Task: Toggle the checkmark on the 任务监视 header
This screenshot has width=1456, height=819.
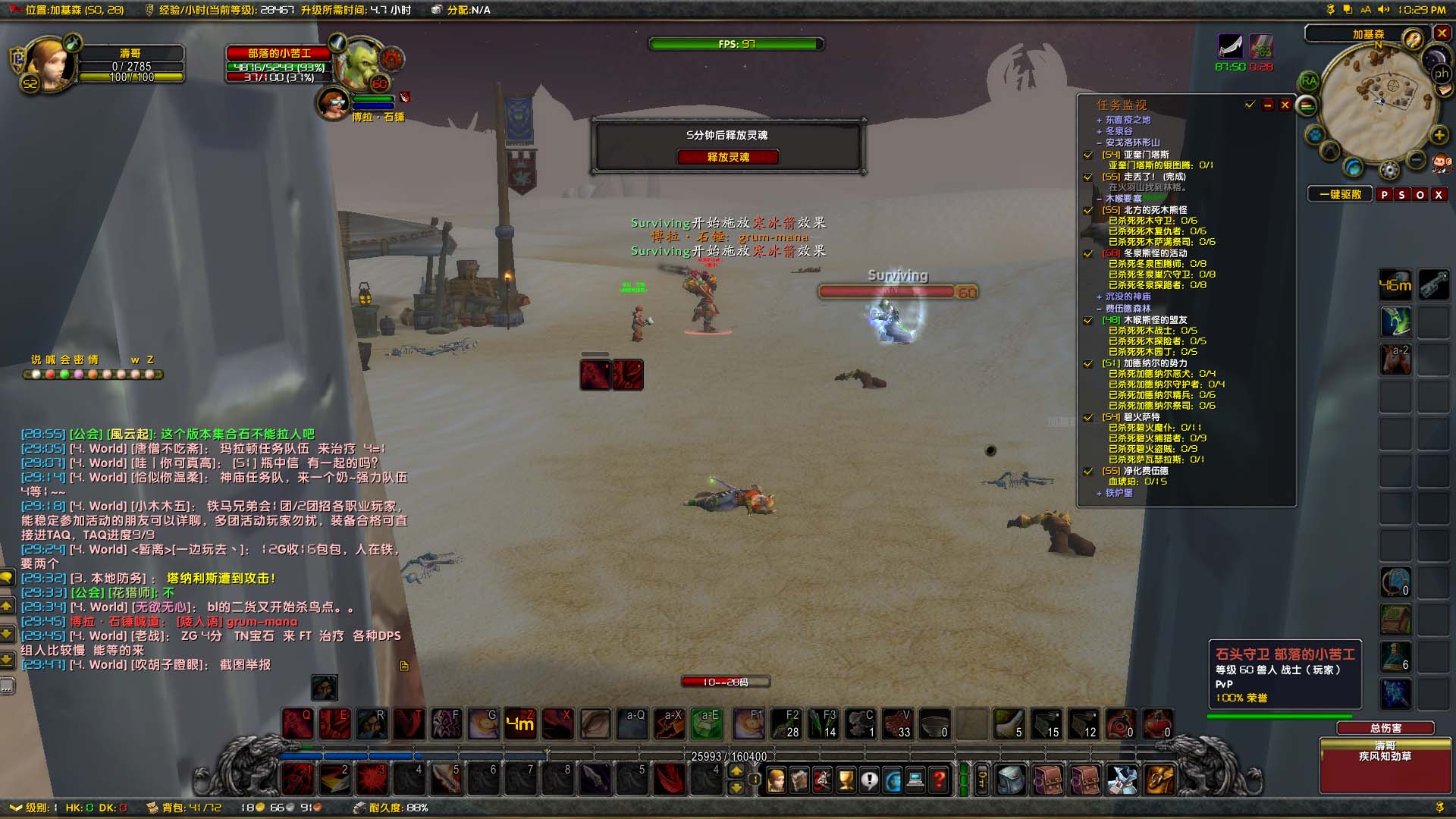Action: 1249,105
